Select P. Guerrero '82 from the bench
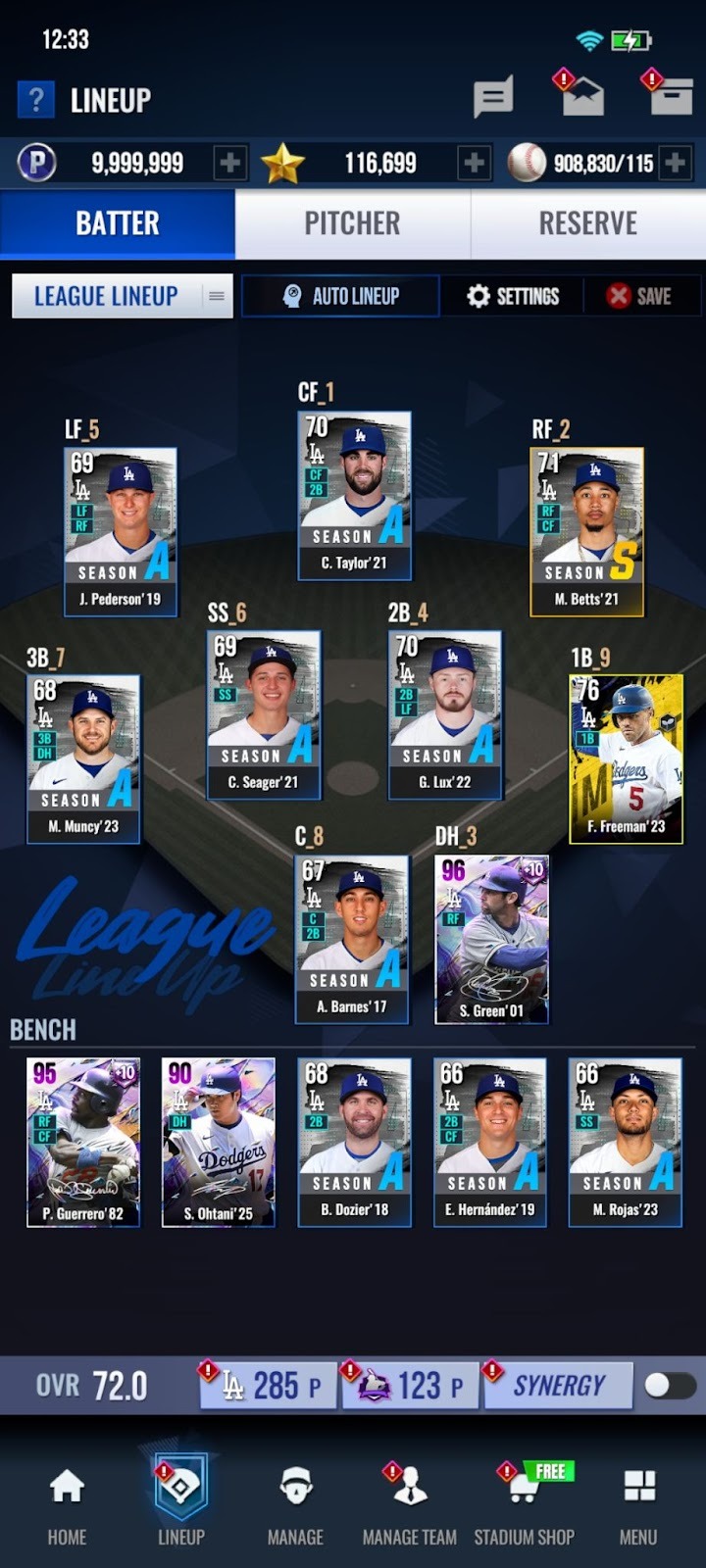 [82, 1142]
